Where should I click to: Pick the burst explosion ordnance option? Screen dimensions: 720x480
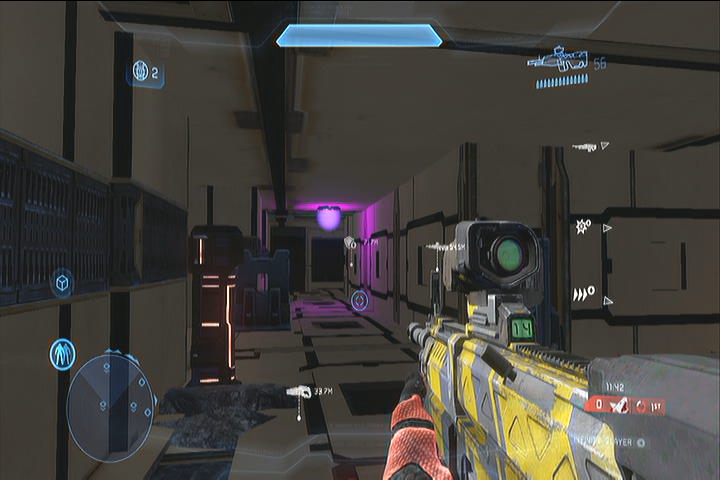581,227
